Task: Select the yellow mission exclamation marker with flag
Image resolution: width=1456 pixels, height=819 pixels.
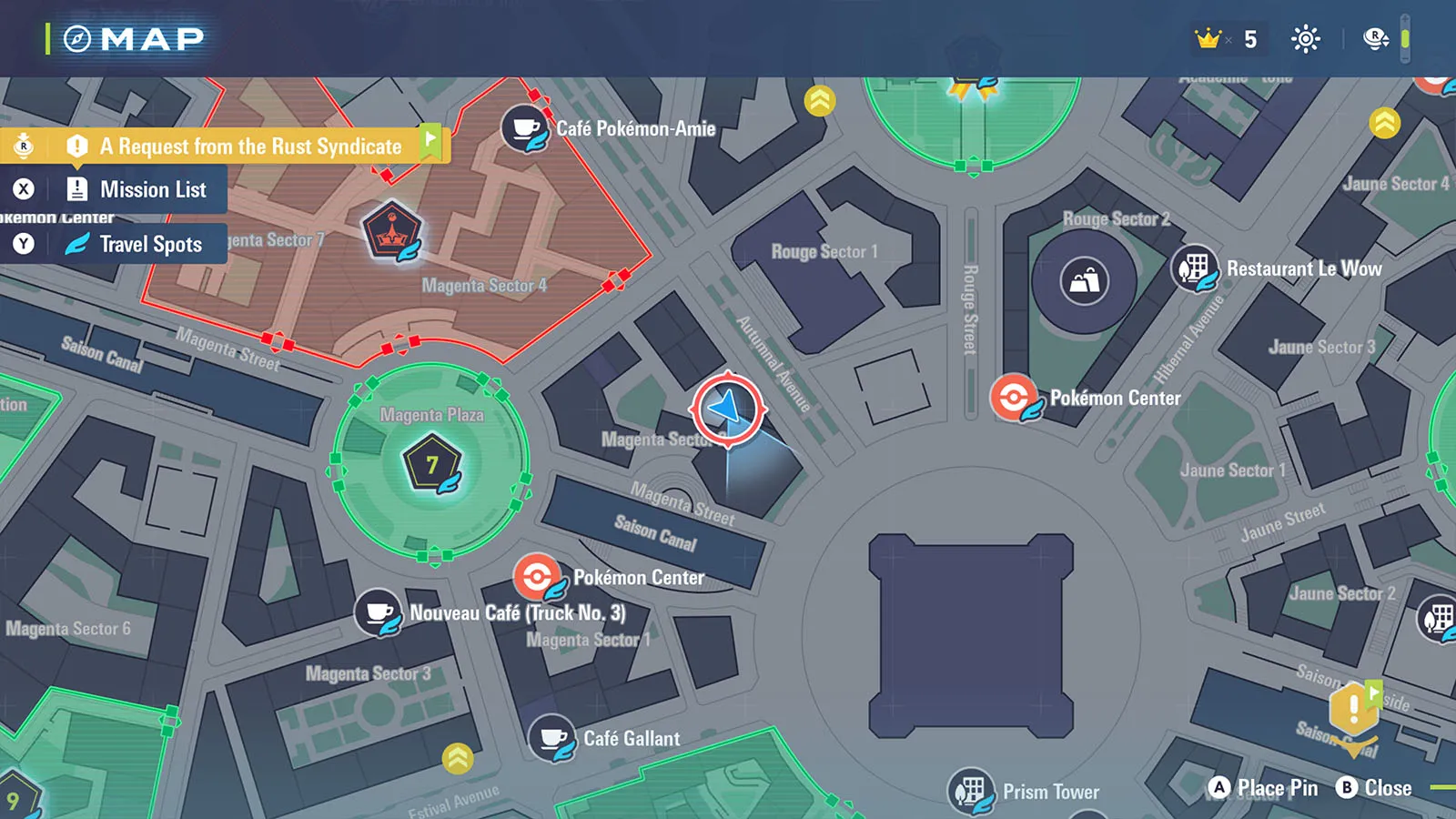Action: pyautogui.click(x=1354, y=708)
